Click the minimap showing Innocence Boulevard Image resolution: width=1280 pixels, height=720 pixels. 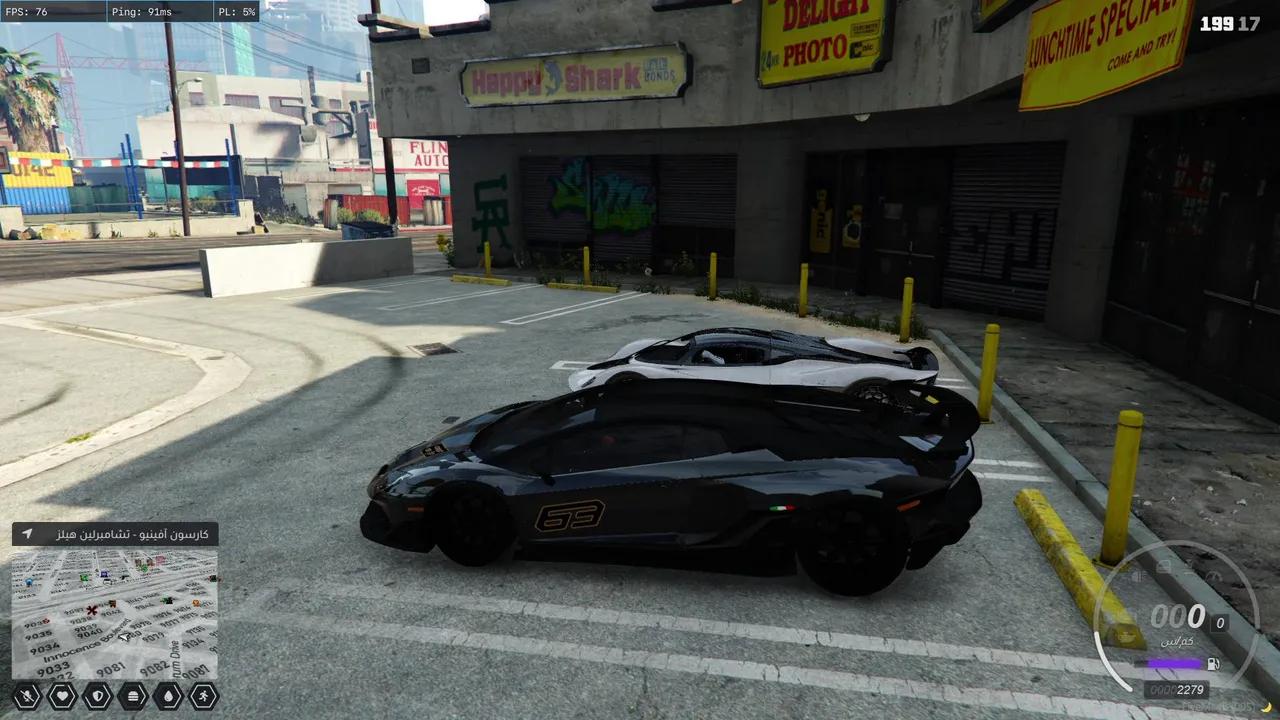coord(114,613)
